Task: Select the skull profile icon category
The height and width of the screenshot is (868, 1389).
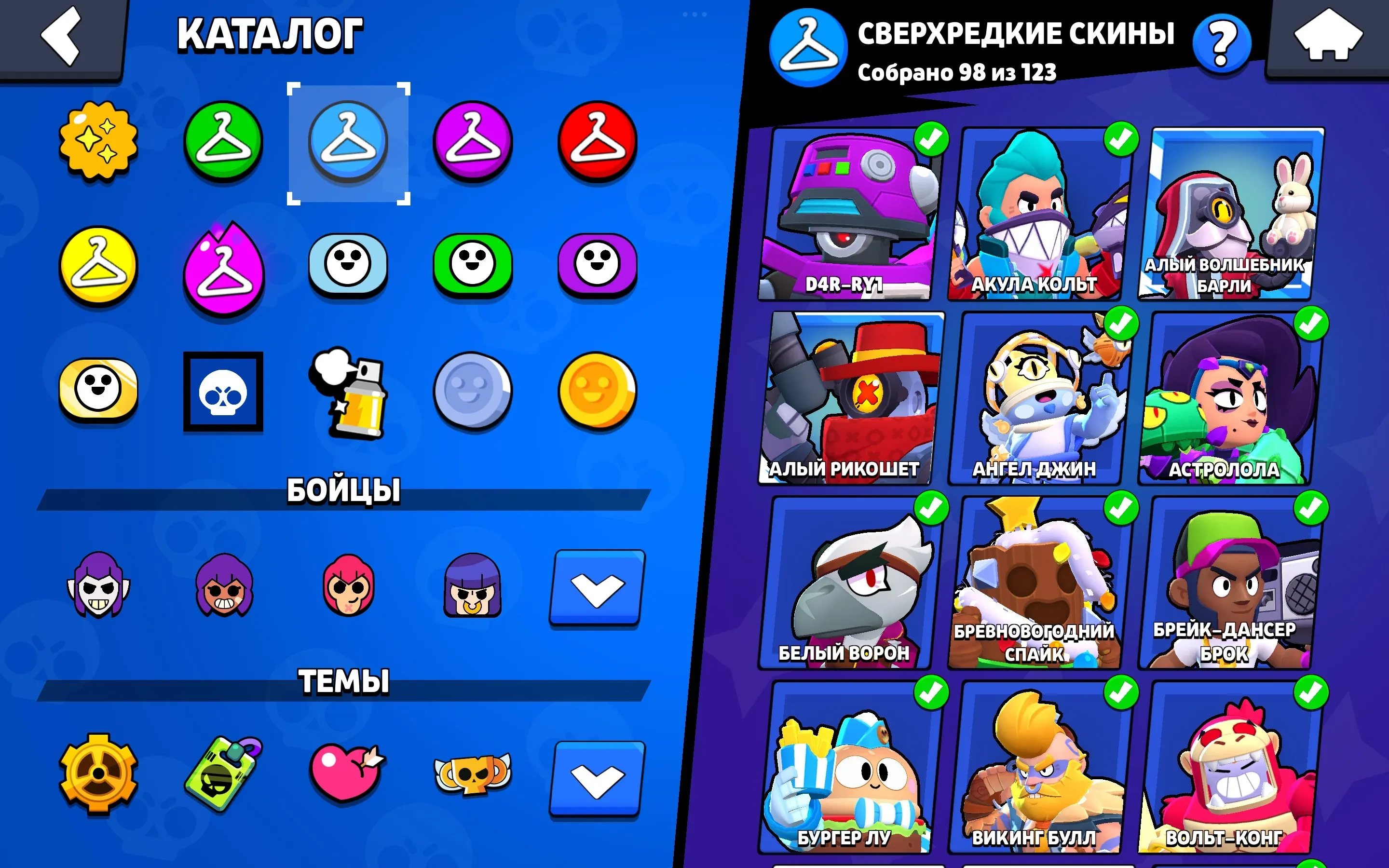Action: click(x=224, y=391)
